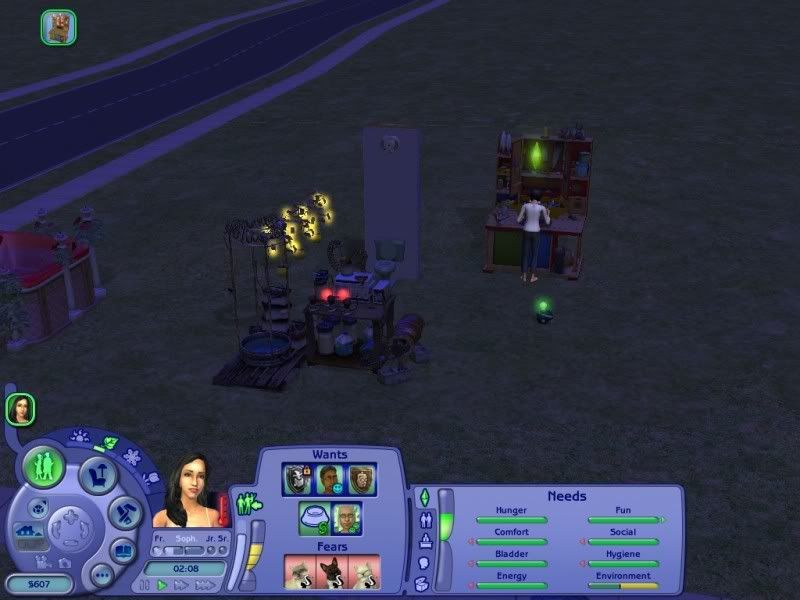
Task: Click the play speed button
Action: tap(162, 584)
